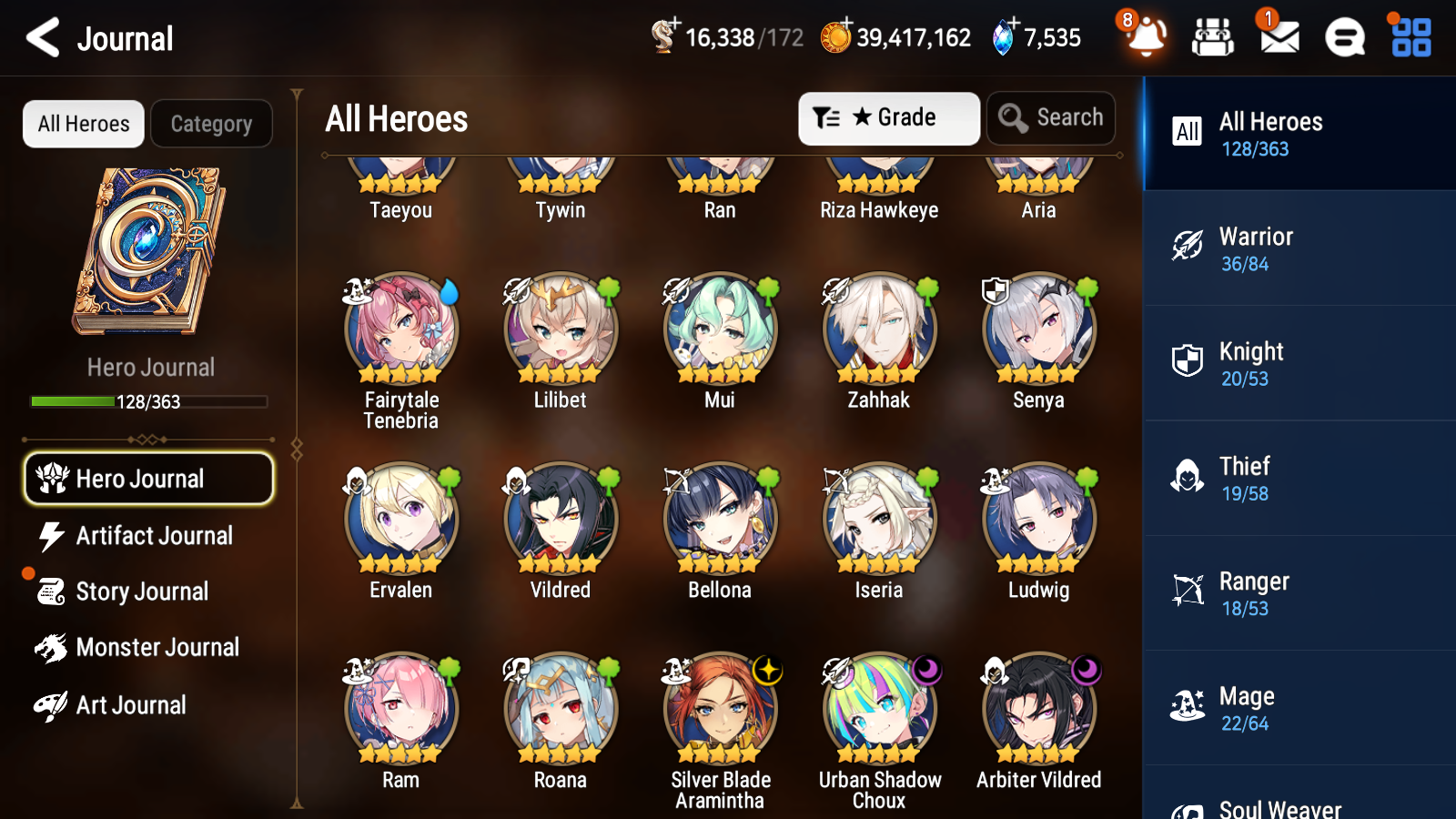Open the main menu grid icon

point(1409,38)
